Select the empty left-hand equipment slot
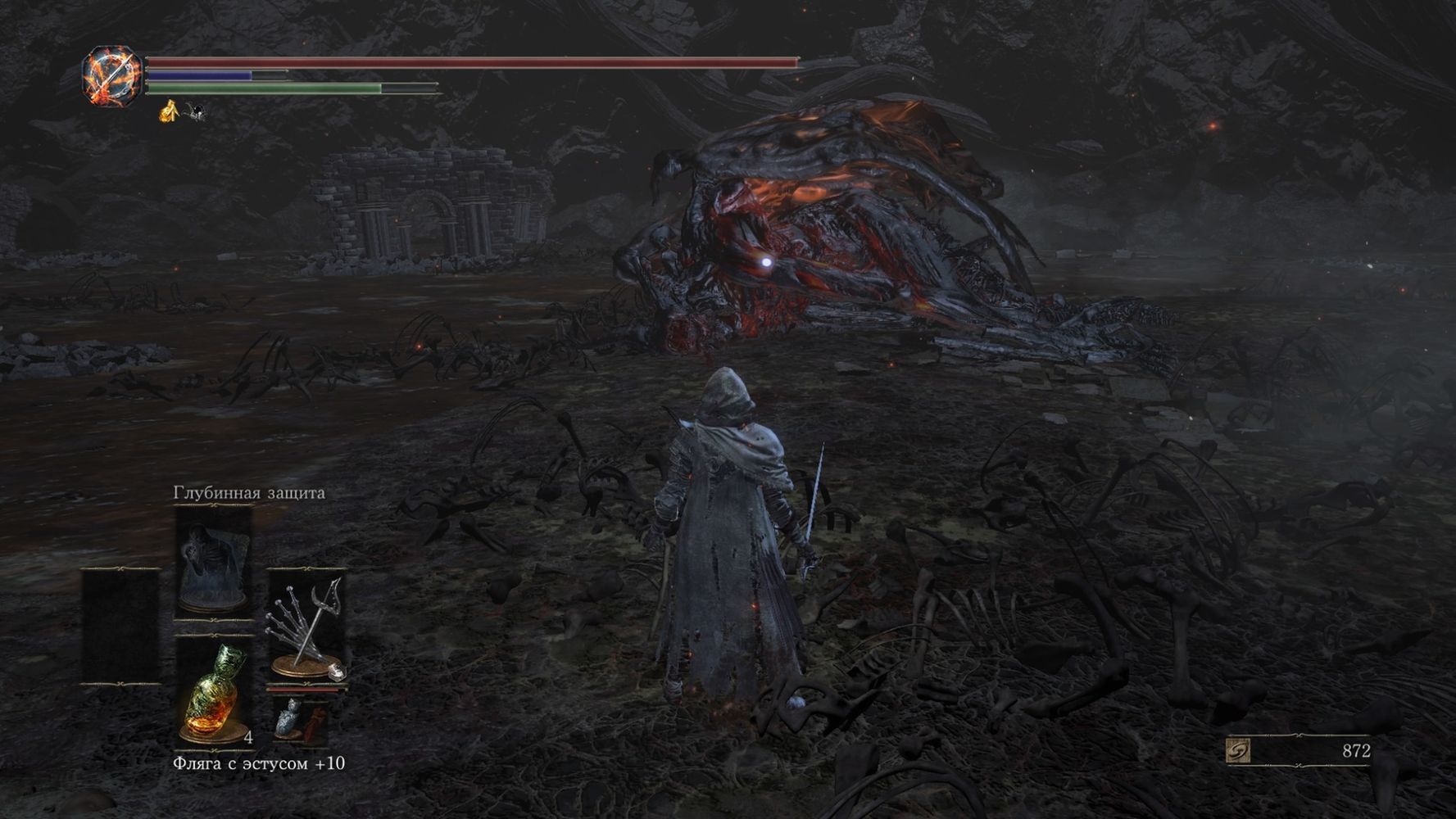 point(120,627)
